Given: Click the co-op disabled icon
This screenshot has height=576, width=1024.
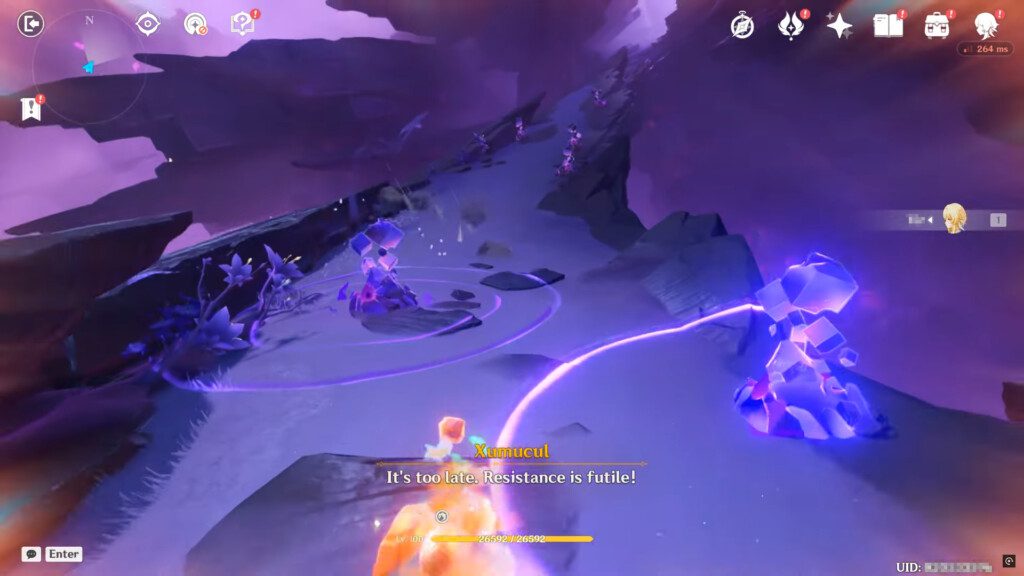Looking at the screenshot, I should [x=196, y=24].
